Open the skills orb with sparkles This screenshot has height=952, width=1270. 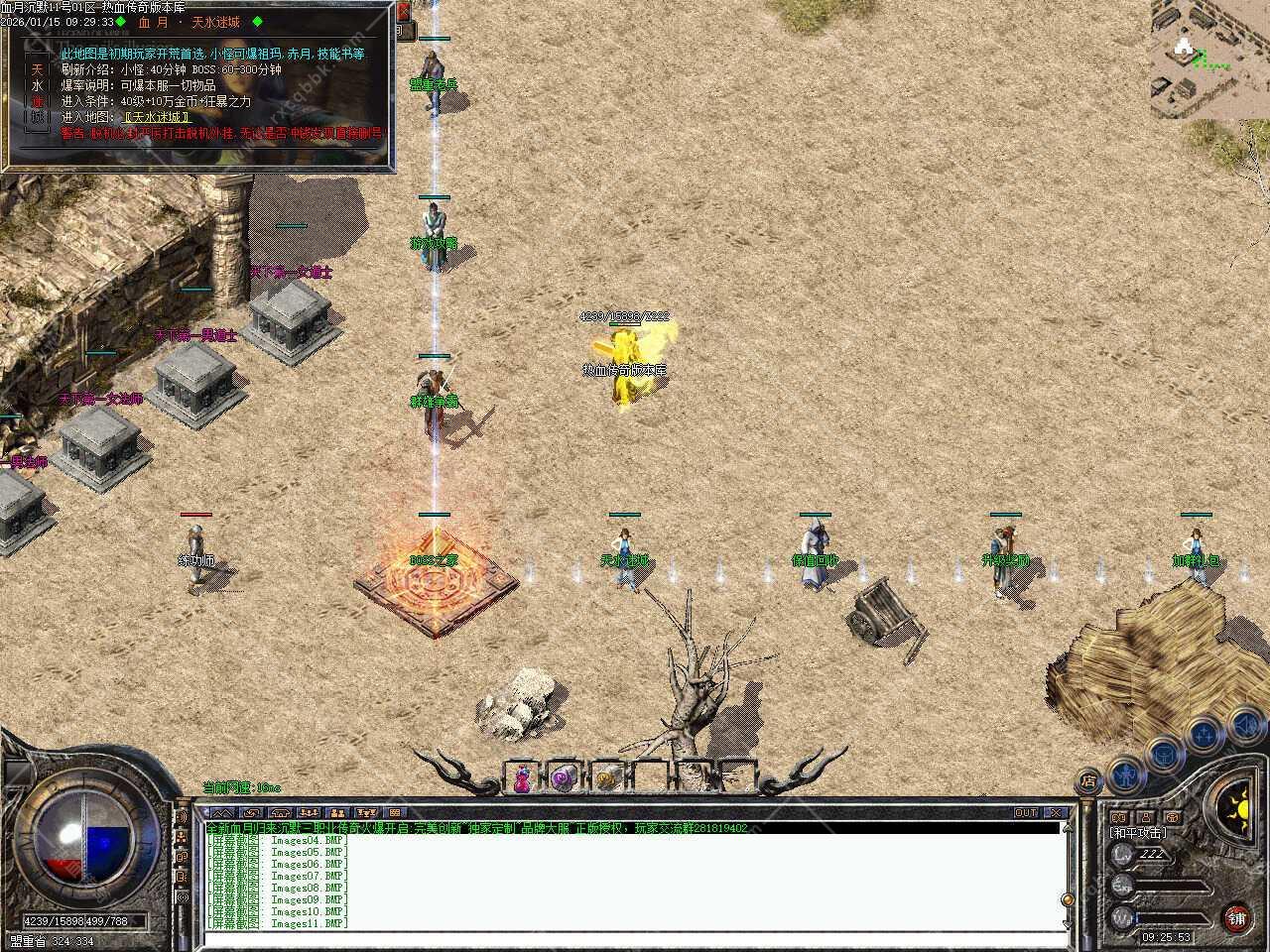tap(1204, 735)
